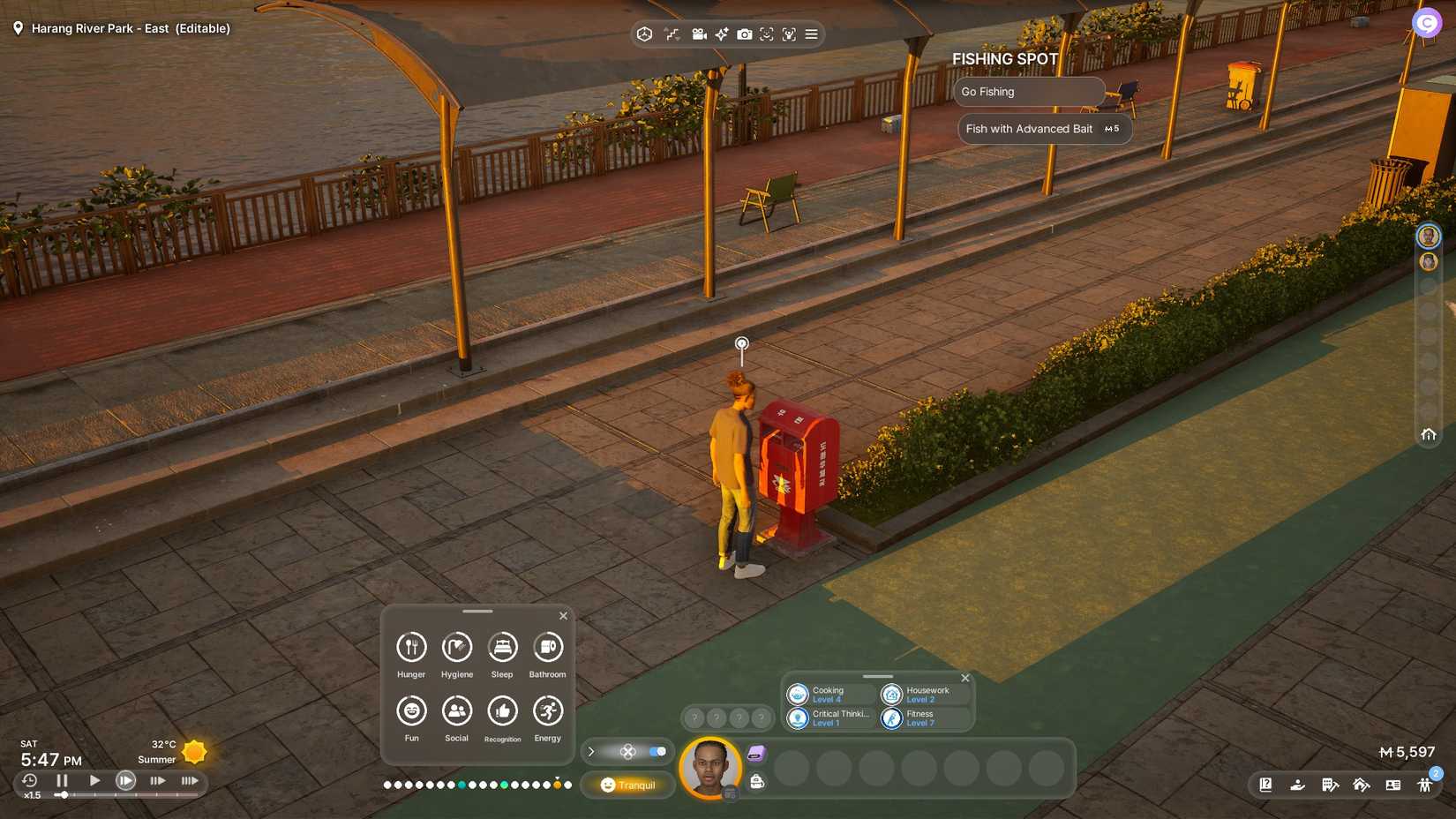Open the hamburger menu in top toolbar
The width and height of the screenshot is (1456, 819).
810,34
